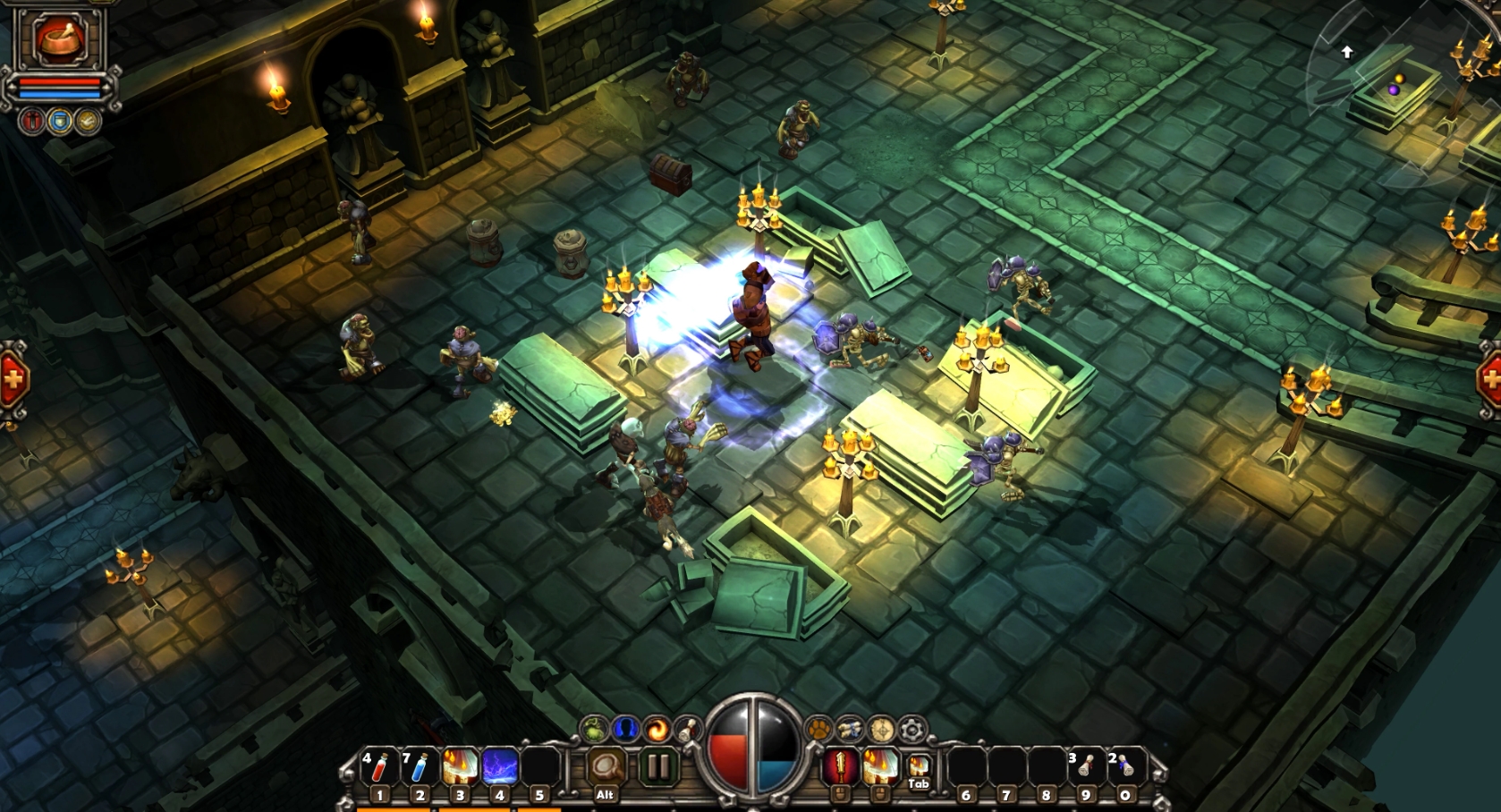1501x812 pixels.
Task: Open the quest log scroll icon
Action: [x=689, y=729]
